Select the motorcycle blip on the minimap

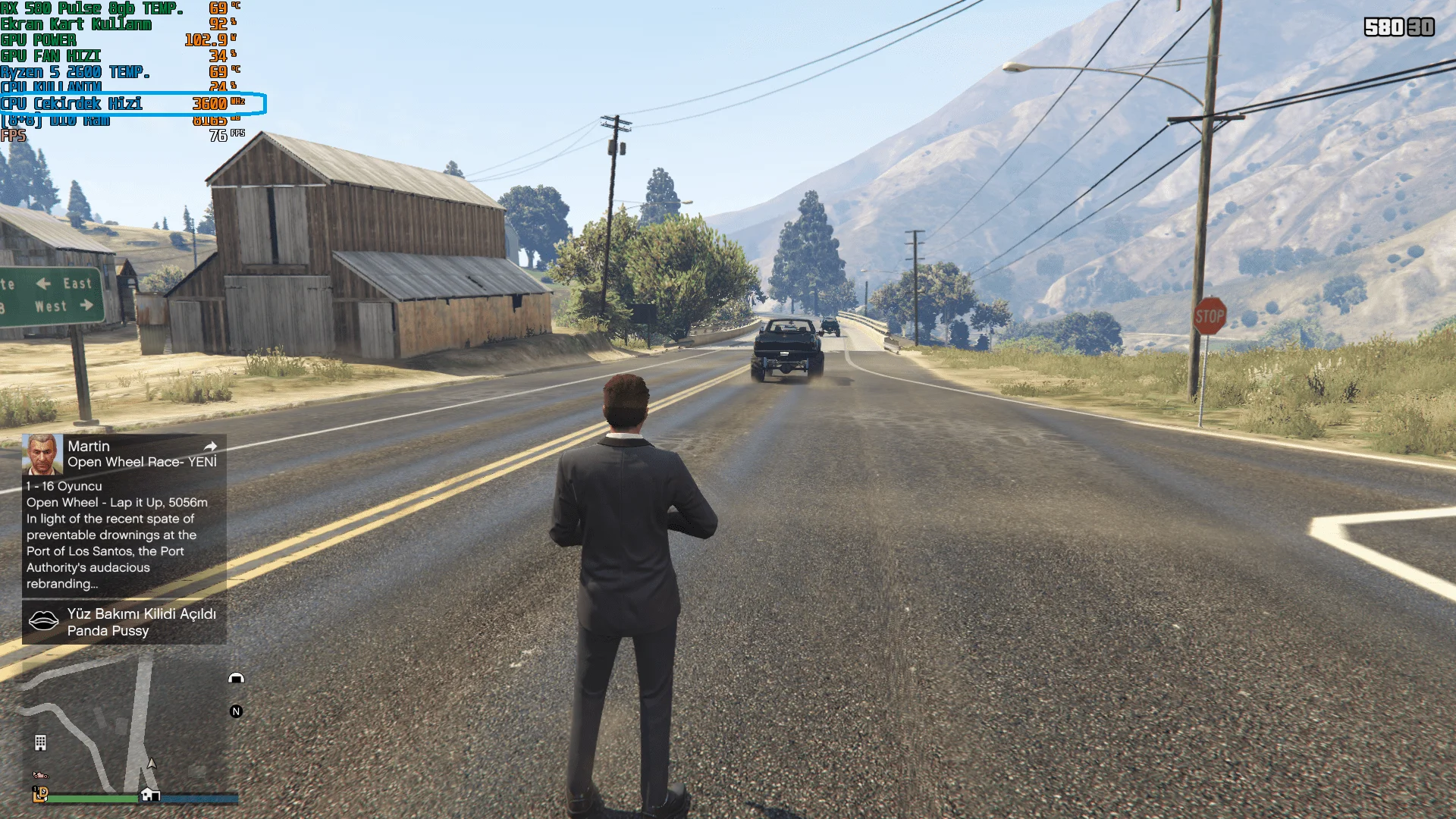click(40, 775)
